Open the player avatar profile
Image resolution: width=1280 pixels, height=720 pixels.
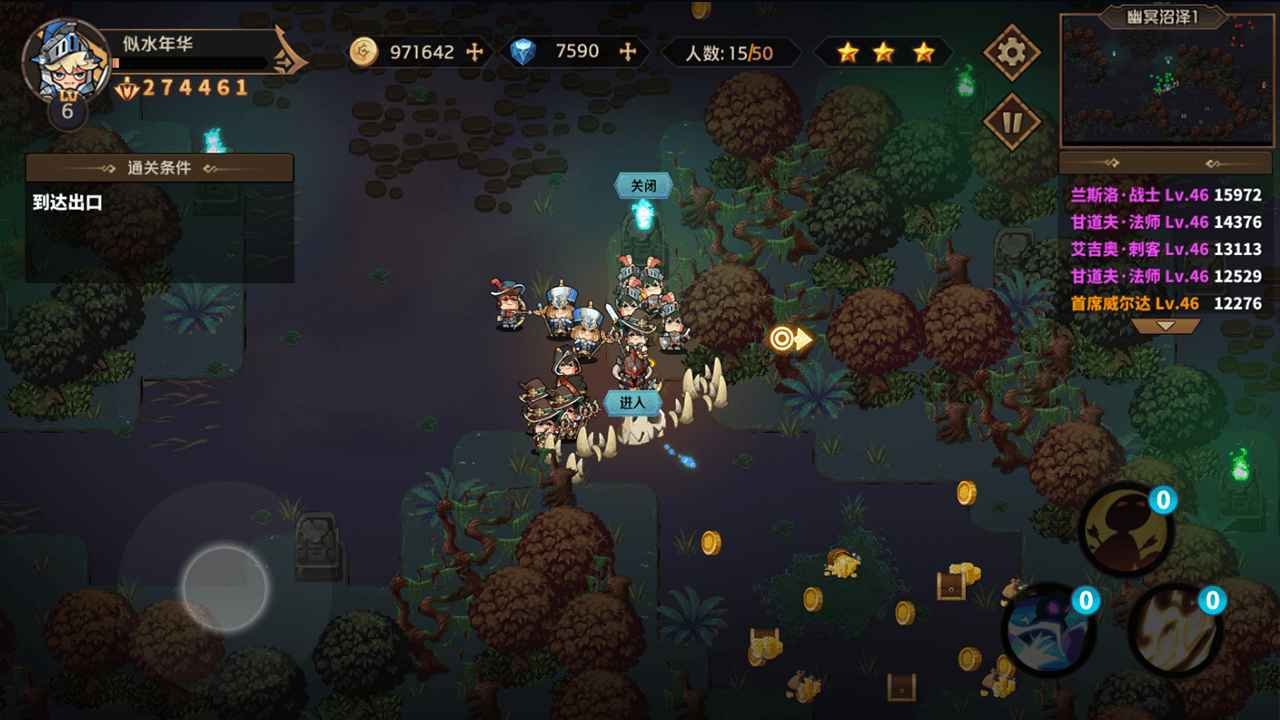[x=65, y=63]
